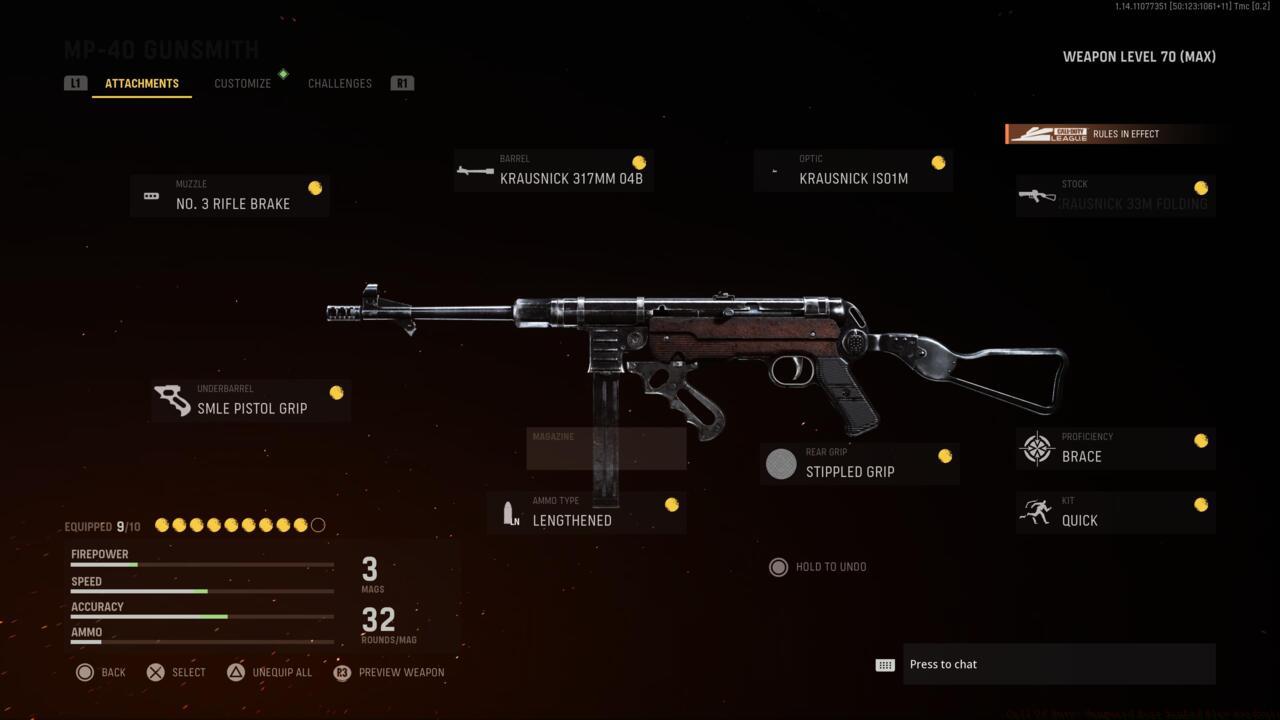Open Preview Weapon
This screenshot has width=1280, height=720.
tap(389, 672)
